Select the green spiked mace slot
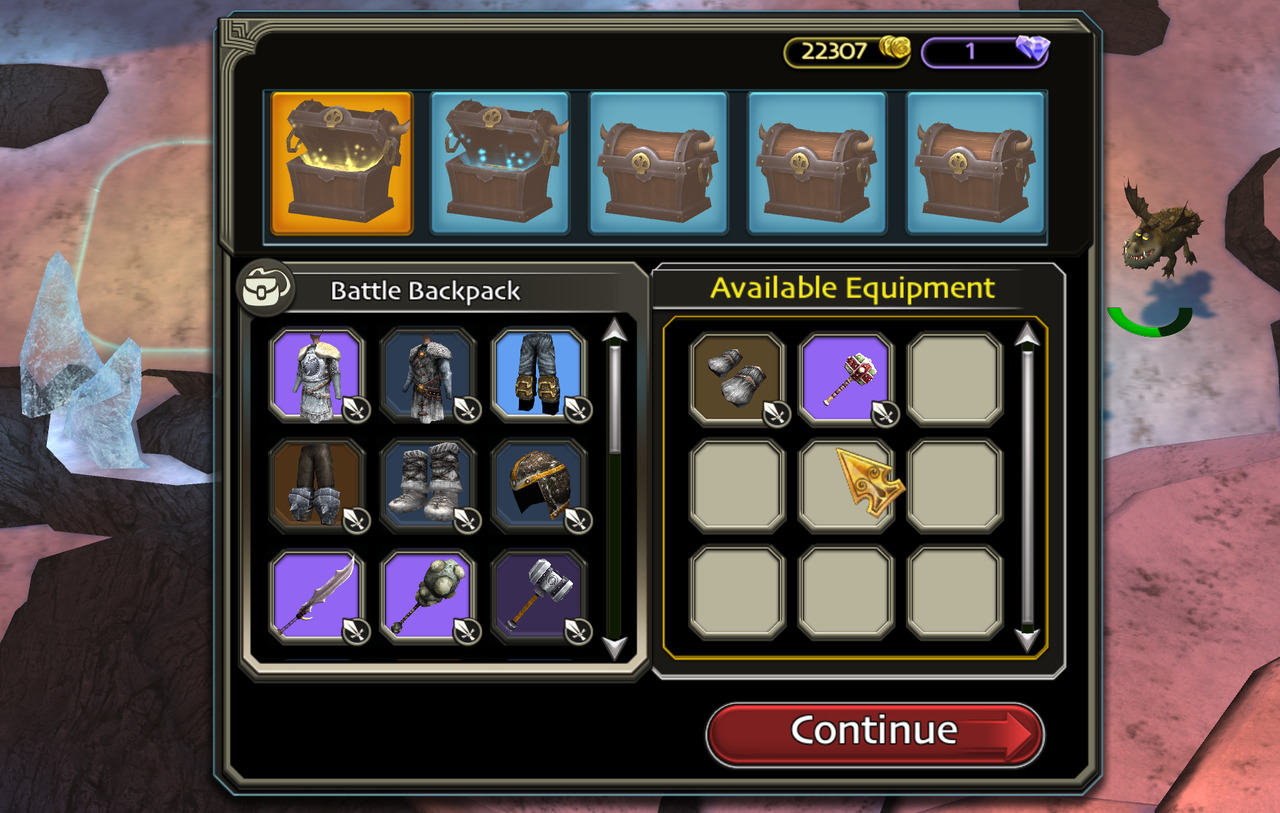 click(428, 596)
